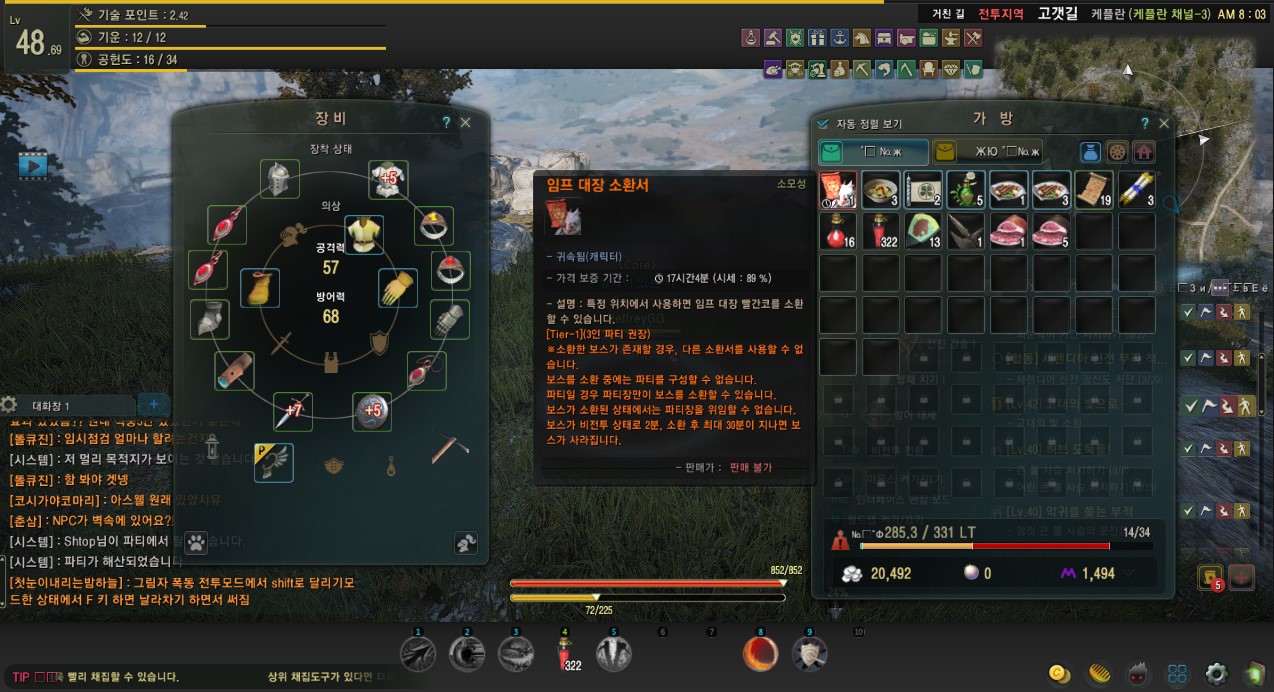
Task: Select the Imp Captain summon scroll in bag
Action: (837, 189)
